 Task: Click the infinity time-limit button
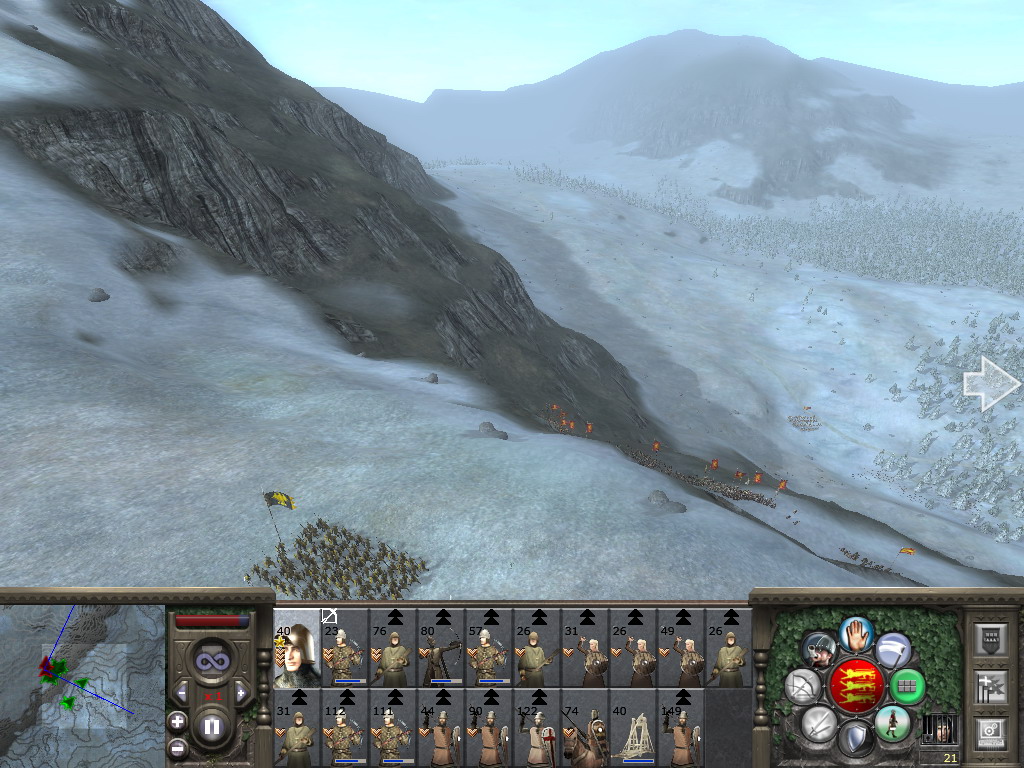(211, 660)
